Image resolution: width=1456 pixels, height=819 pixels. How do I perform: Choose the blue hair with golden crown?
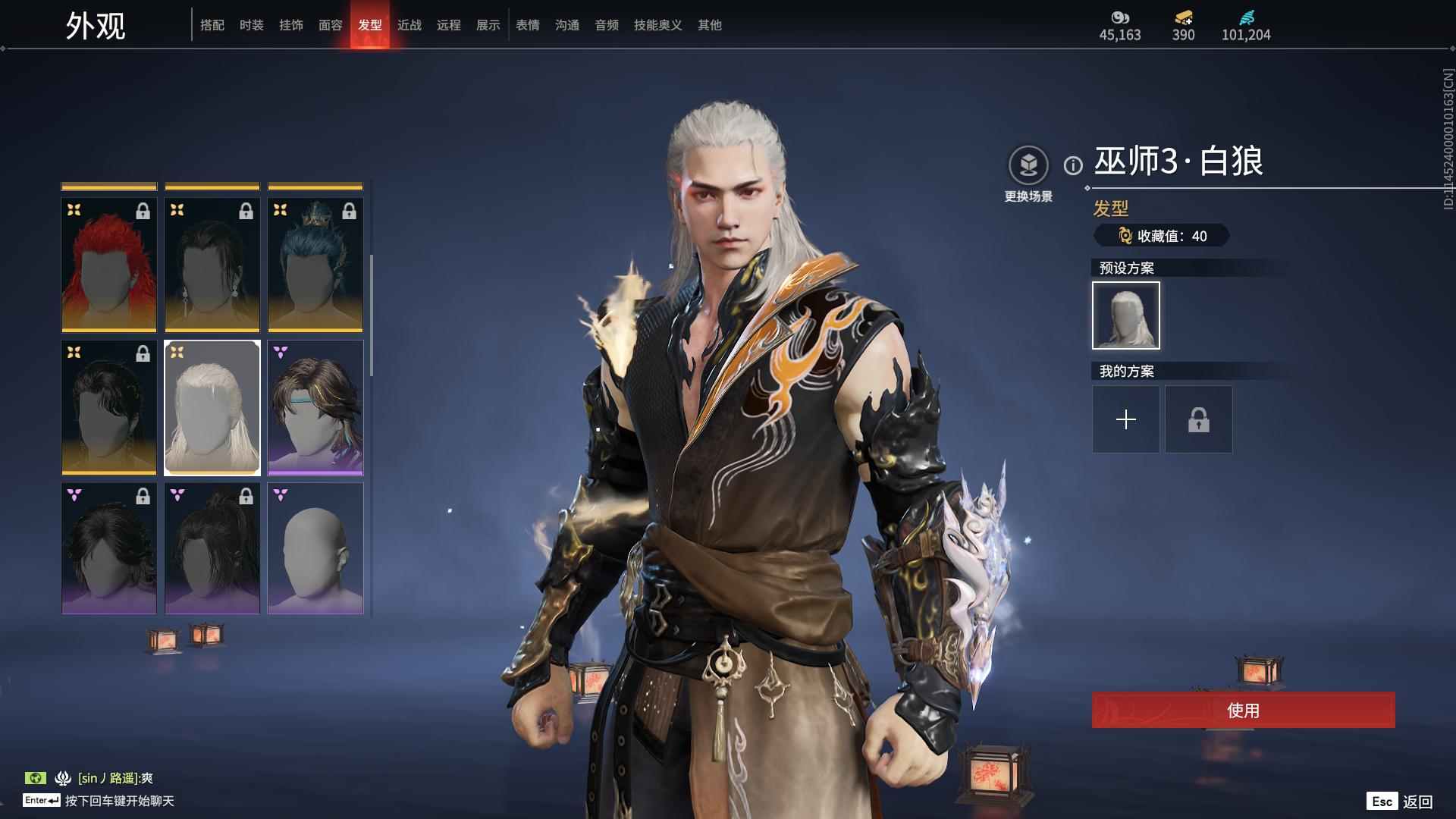coord(315,265)
